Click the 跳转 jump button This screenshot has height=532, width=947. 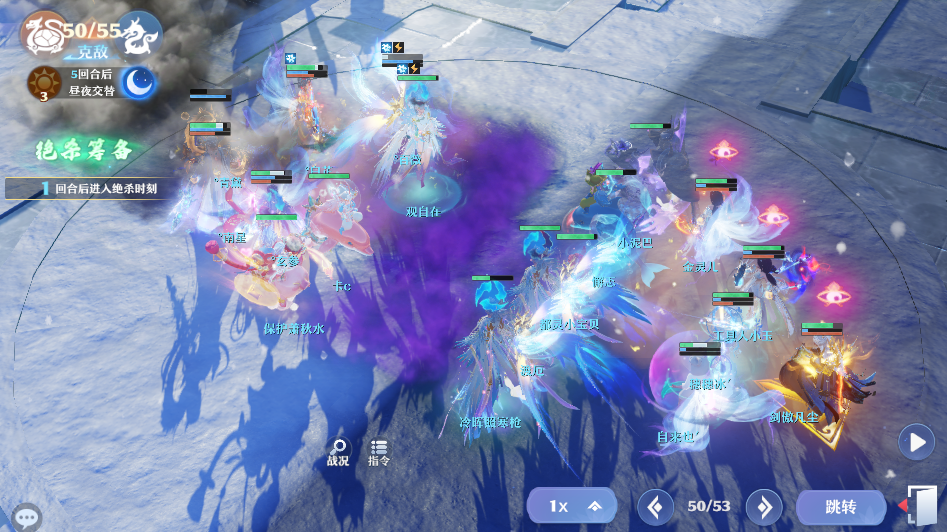pos(840,507)
